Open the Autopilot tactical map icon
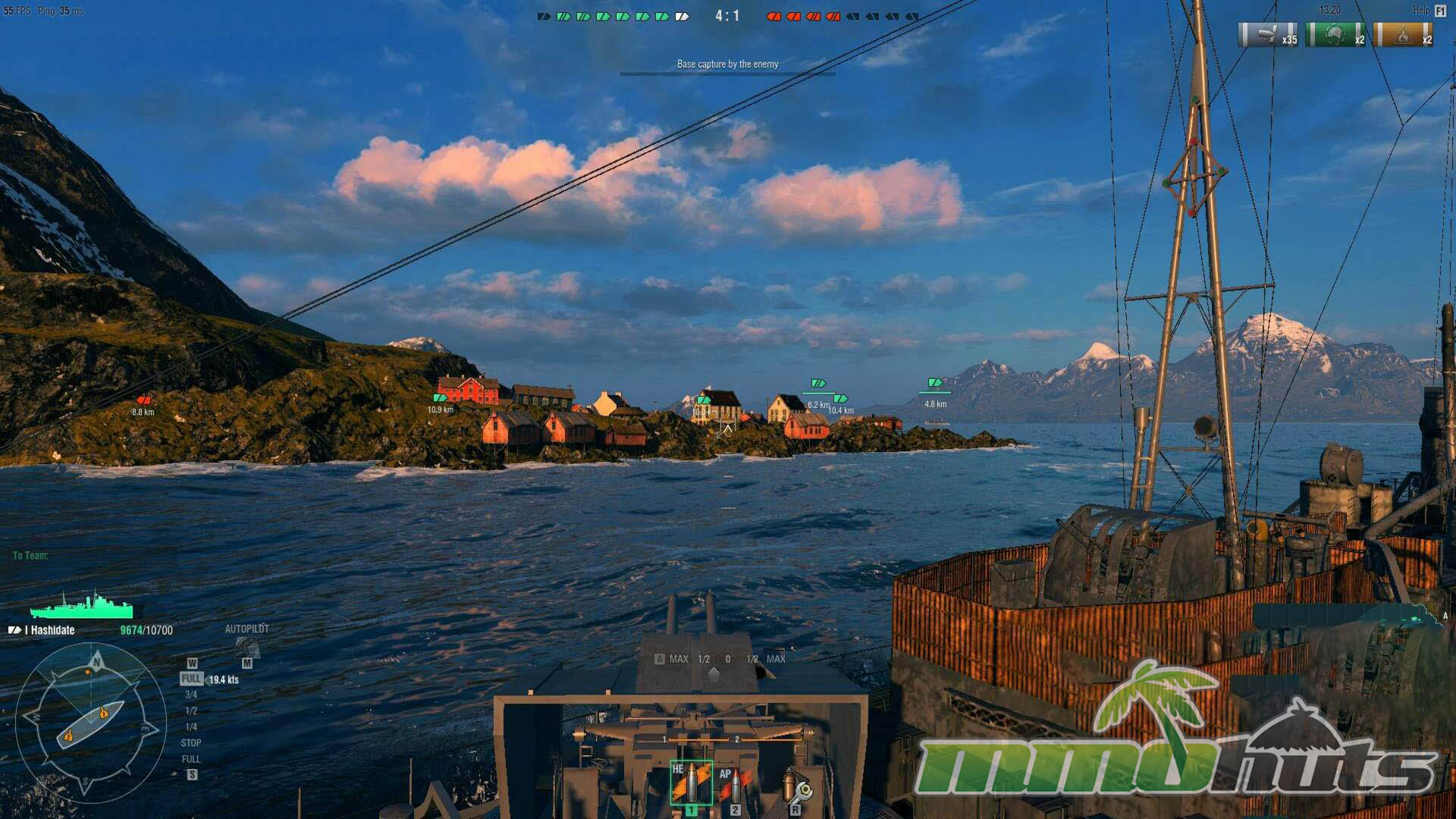Screen dimensions: 1456x819 click(x=247, y=647)
